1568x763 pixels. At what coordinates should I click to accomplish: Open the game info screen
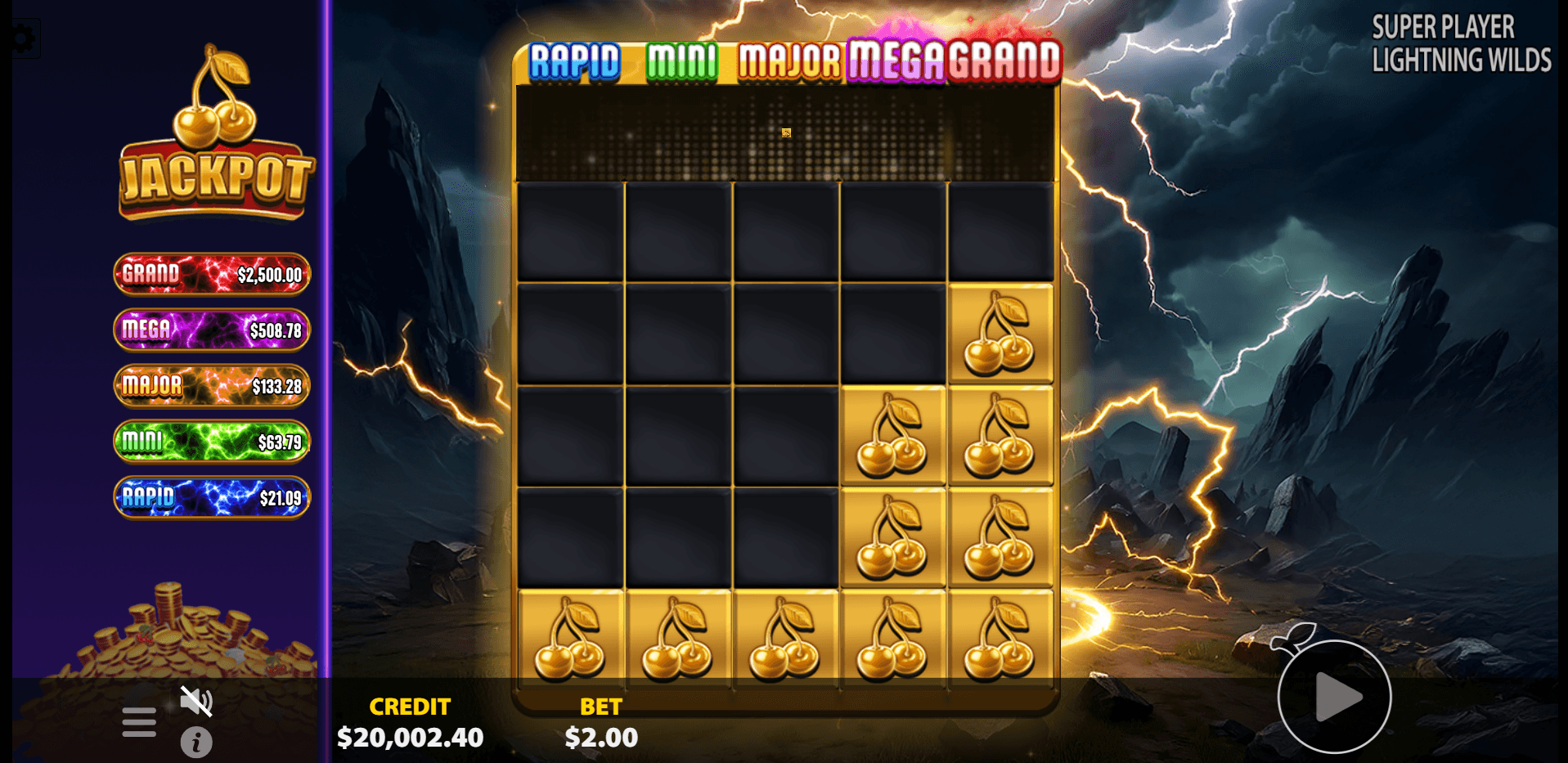[x=196, y=743]
